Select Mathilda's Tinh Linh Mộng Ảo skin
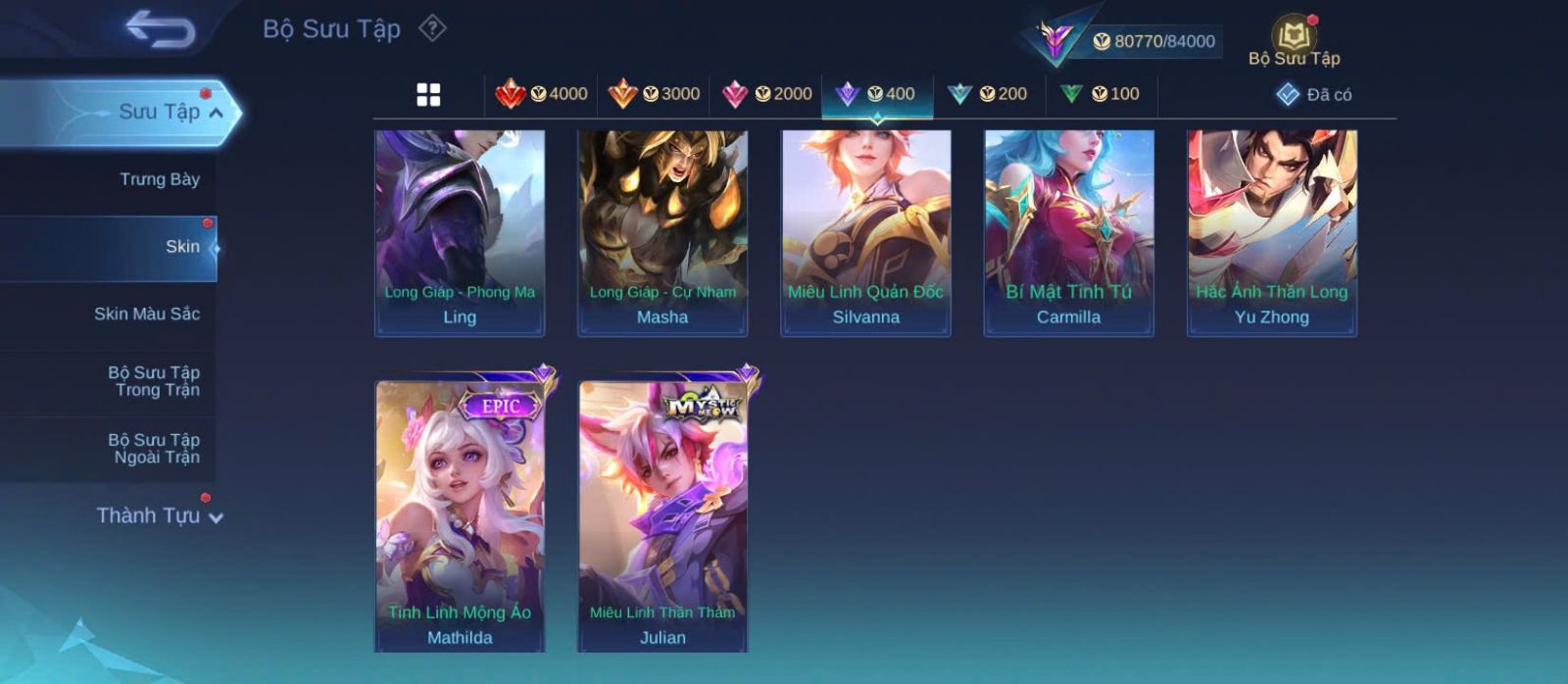This screenshot has width=1568, height=684. click(460, 514)
